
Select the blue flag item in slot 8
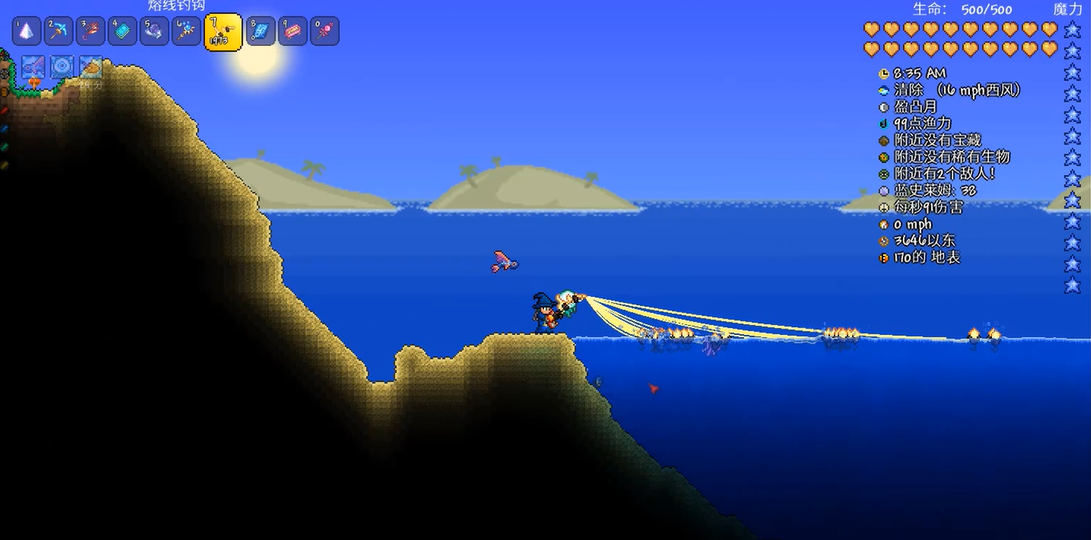[260, 31]
